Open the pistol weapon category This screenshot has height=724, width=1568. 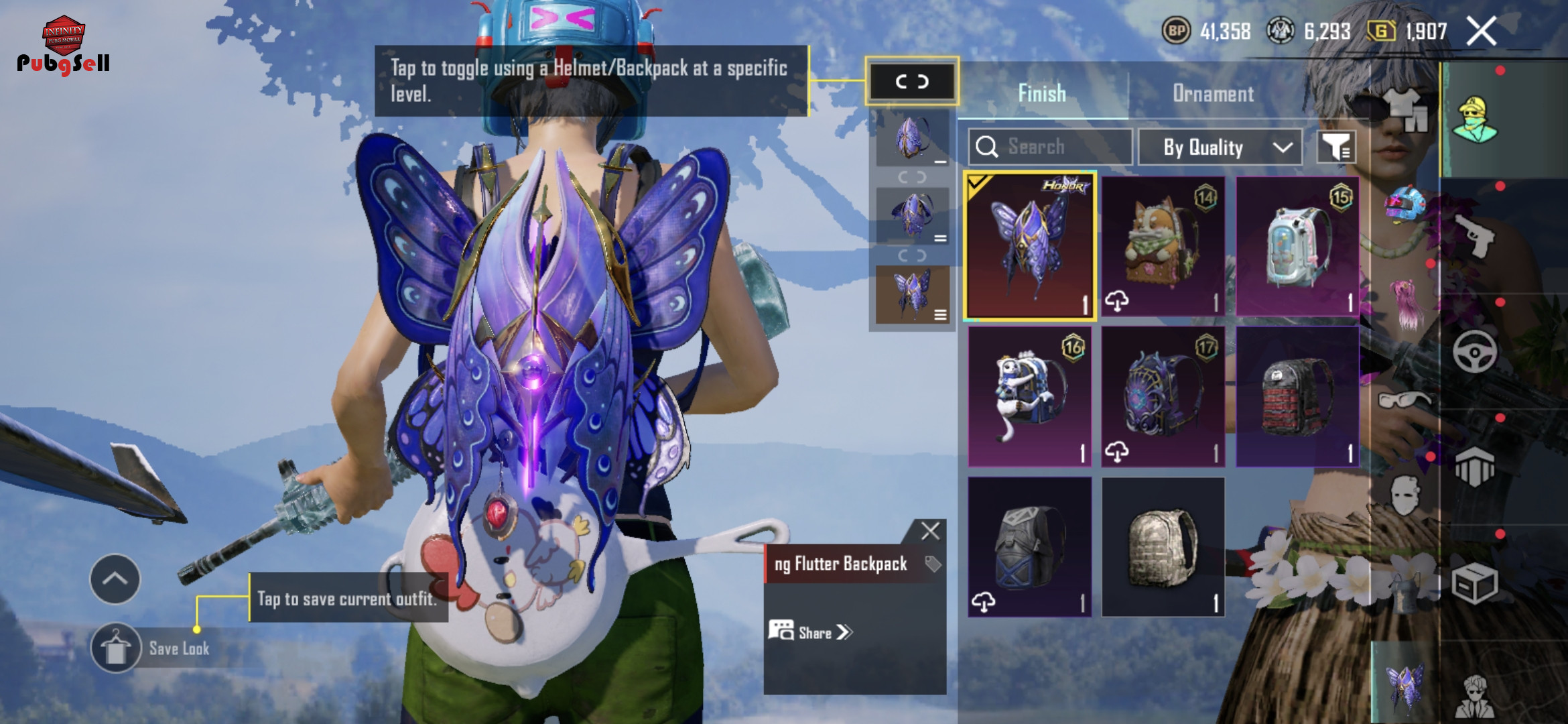tap(1475, 236)
